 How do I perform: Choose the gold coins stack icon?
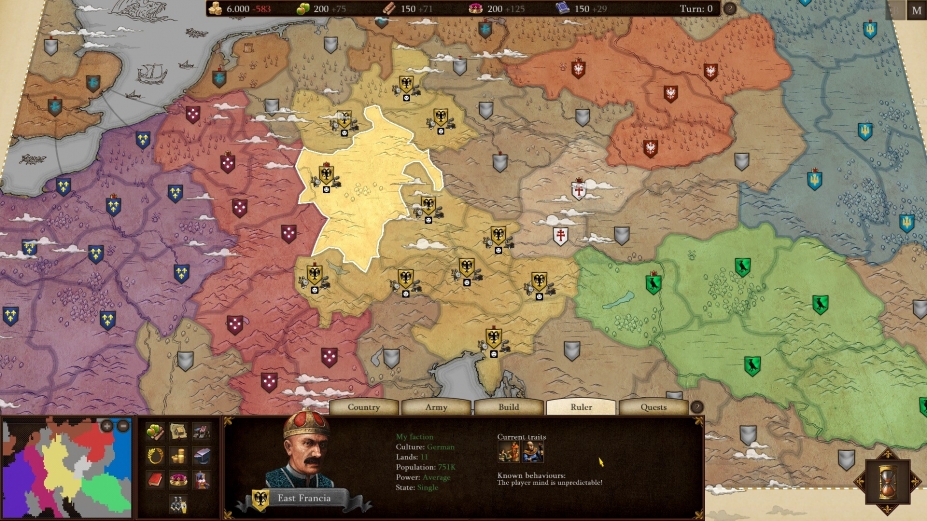click(x=178, y=455)
